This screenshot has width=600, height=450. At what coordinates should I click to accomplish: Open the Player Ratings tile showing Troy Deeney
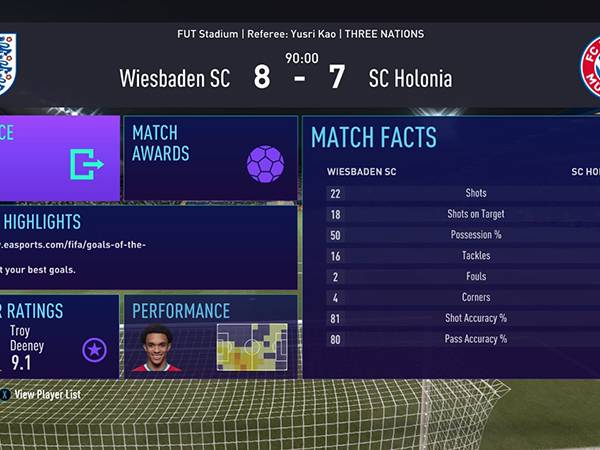(x=58, y=336)
